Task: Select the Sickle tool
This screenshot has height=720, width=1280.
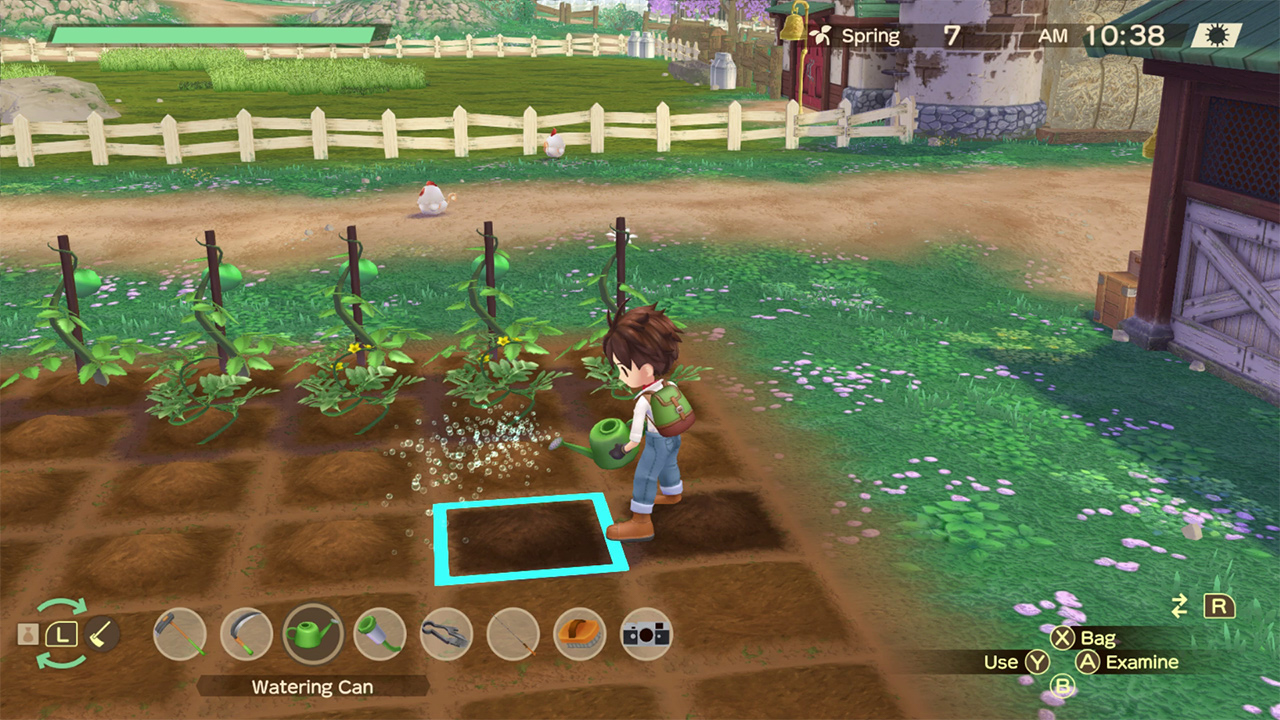Action: click(247, 634)
